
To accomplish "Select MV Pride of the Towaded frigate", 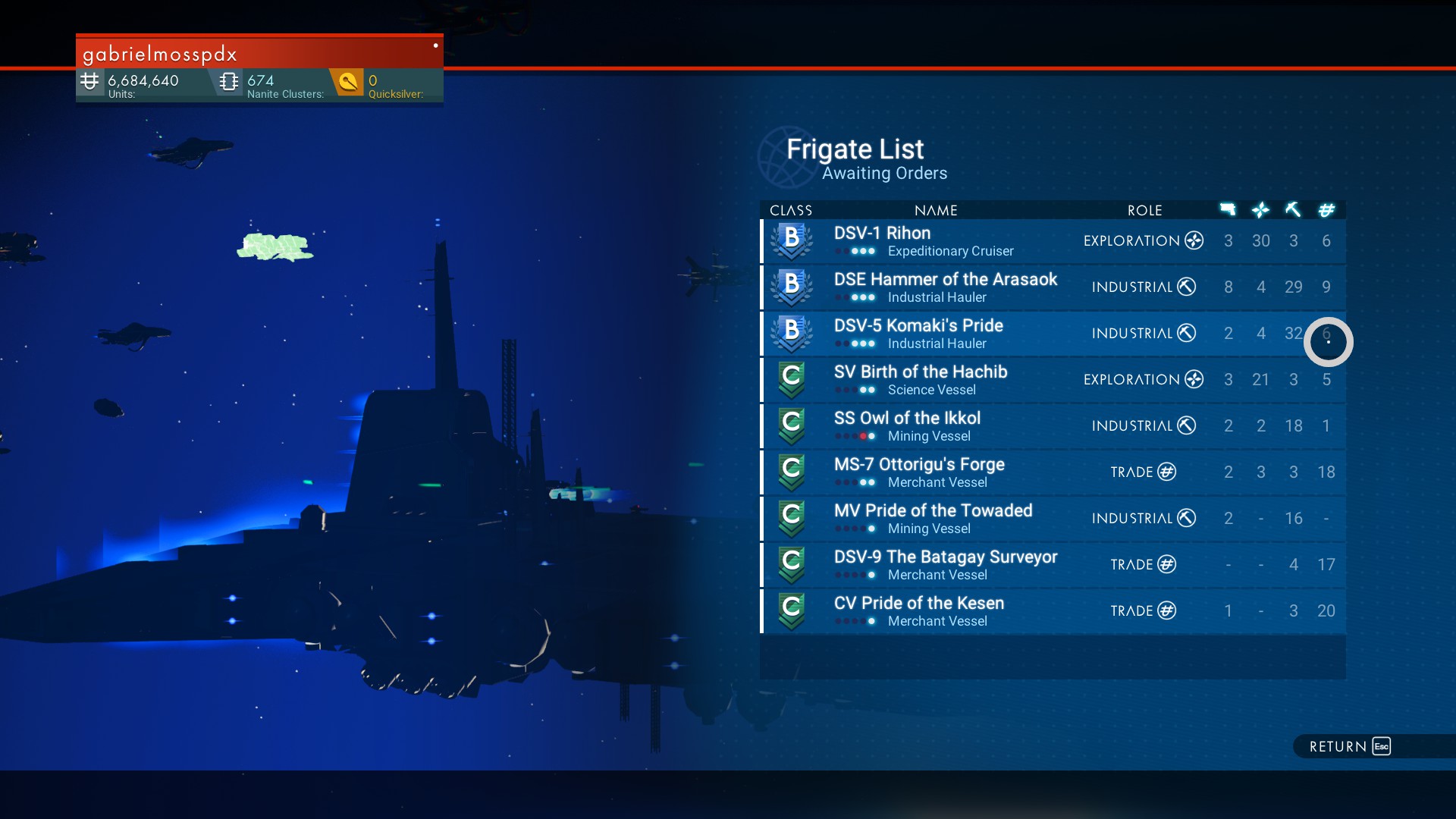I will pos(1053,519).
